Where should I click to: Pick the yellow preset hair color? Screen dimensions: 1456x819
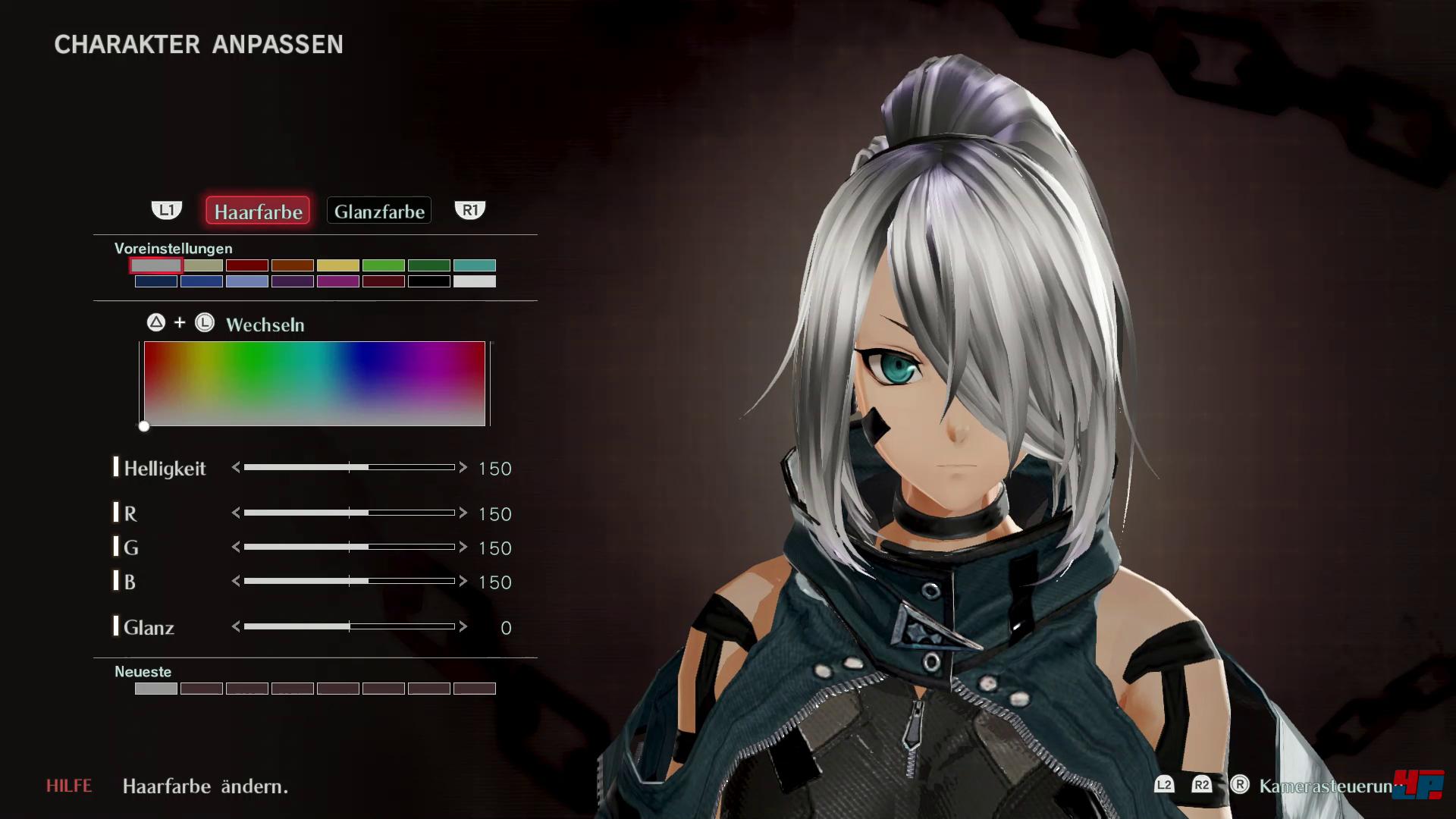[338, 265]
